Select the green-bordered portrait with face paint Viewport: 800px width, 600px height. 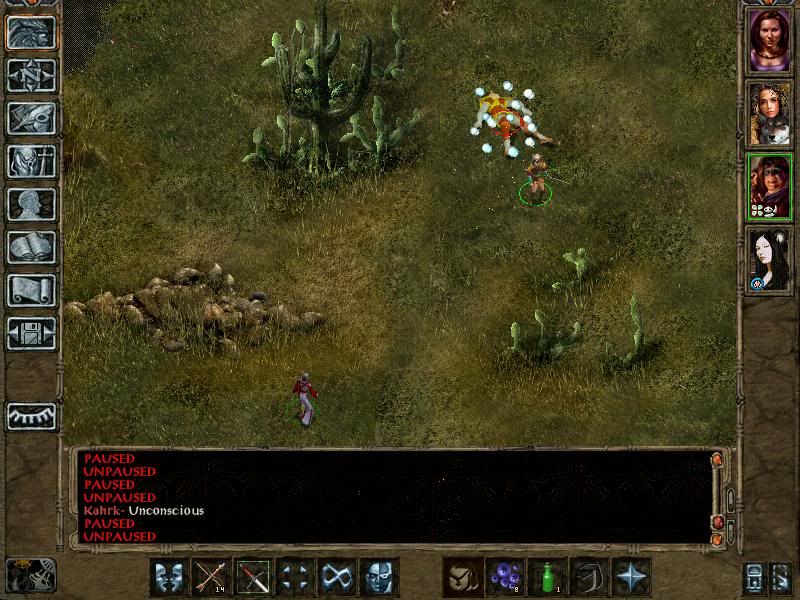pos(770,186)
